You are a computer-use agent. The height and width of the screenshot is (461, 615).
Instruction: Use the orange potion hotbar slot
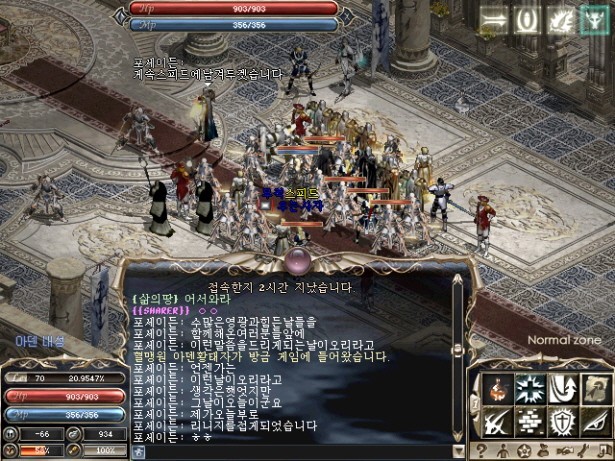point(499,388)
